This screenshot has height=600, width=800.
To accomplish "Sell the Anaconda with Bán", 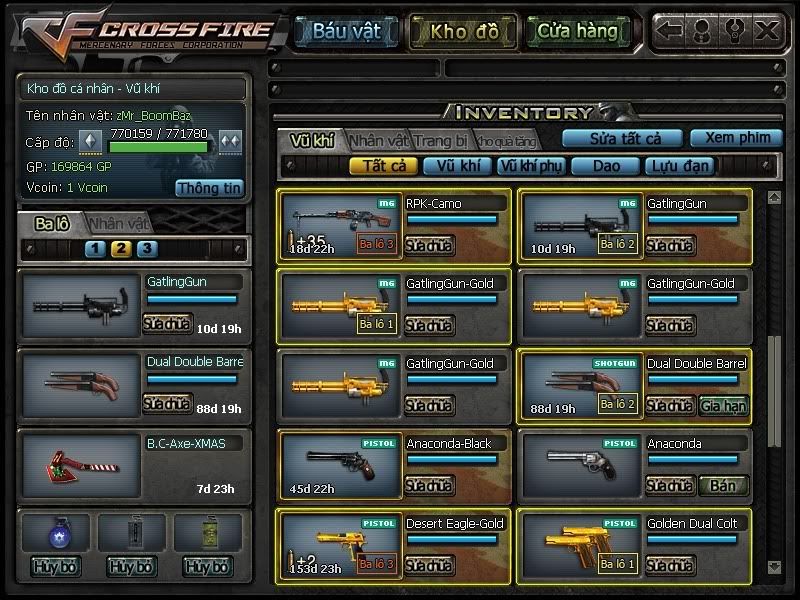I will pyautogui.click(x=724, y=485).
